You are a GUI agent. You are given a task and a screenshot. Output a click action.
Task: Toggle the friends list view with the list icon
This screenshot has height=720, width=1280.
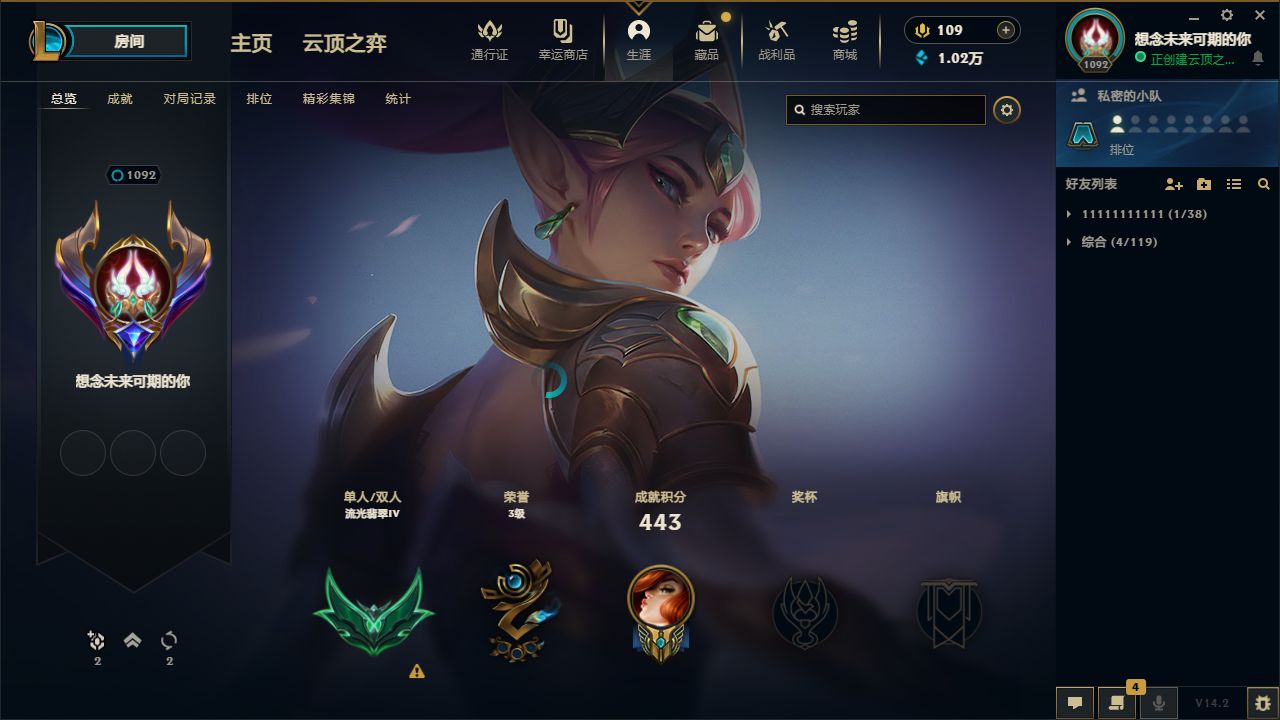coord(1234,184)
